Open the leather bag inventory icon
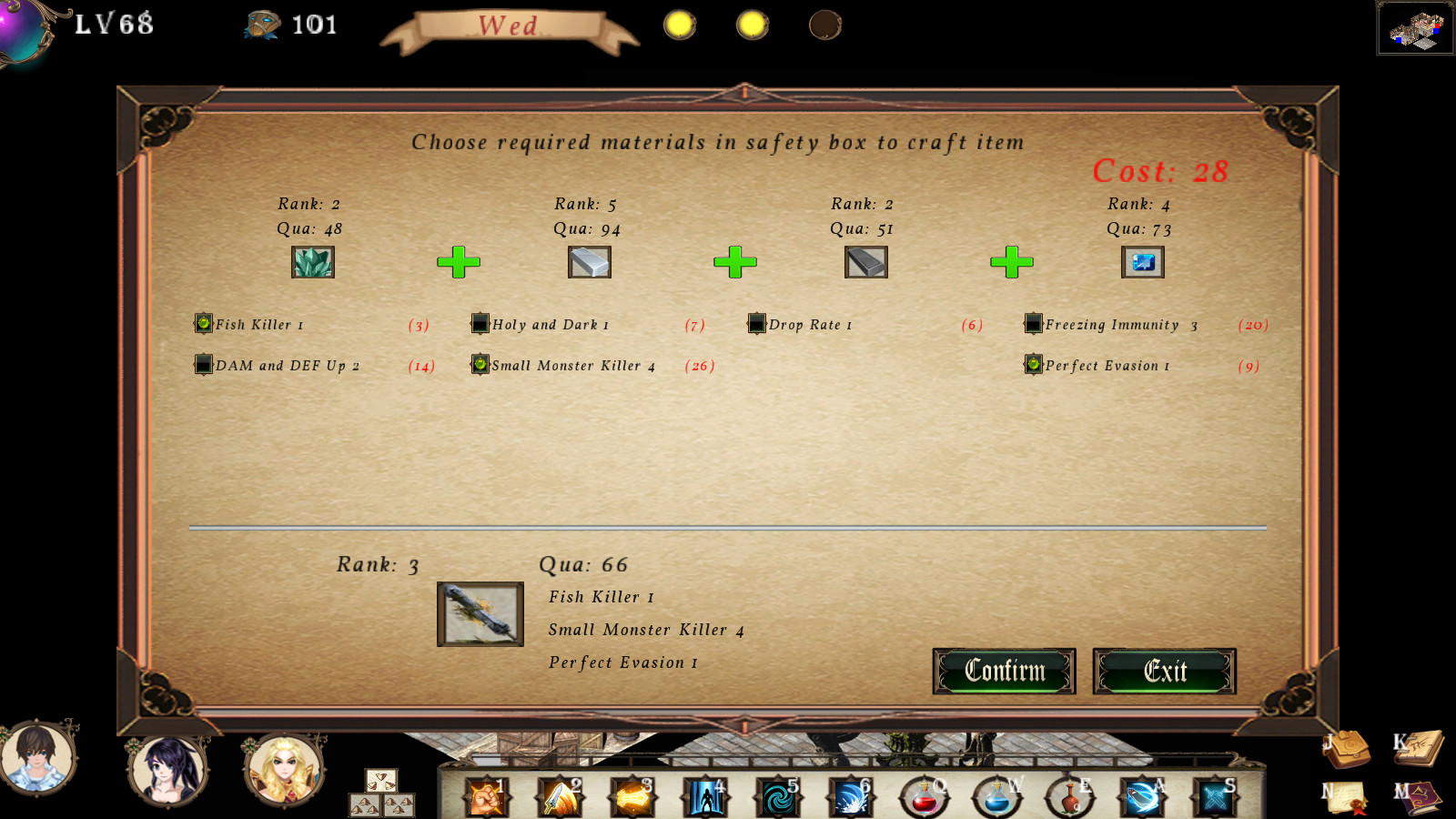 [x=1347, y=748]
